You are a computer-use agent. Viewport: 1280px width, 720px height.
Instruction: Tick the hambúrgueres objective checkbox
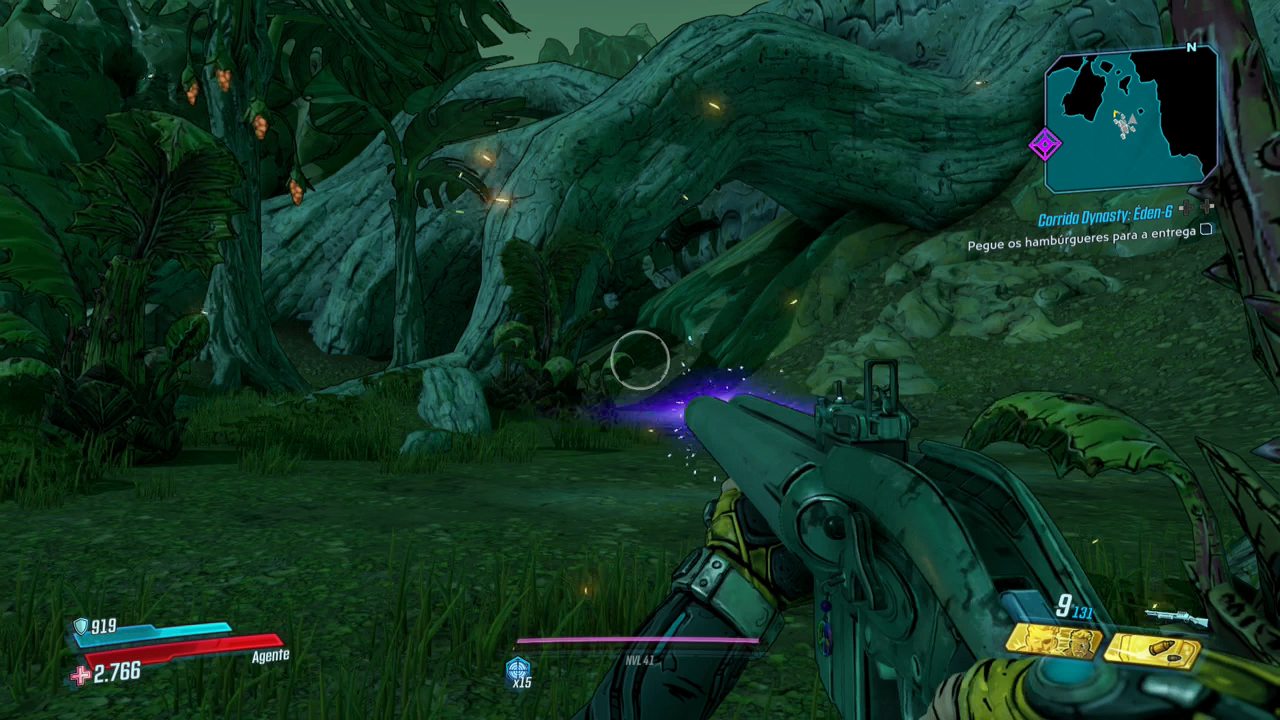(1206, 229)
